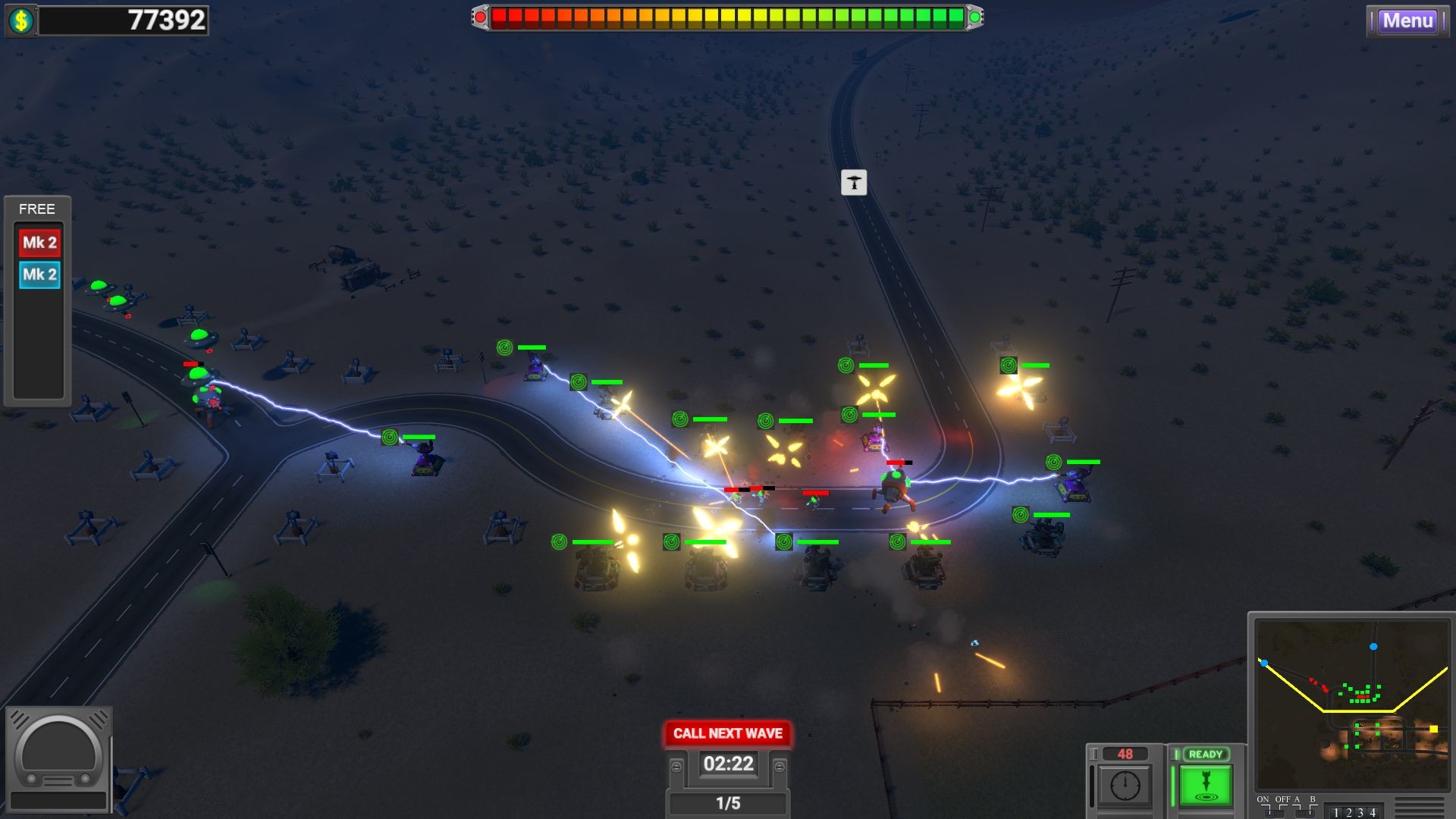
Task: Click the green spiral icon above the leftmost turret
Action: pos(391,438)
